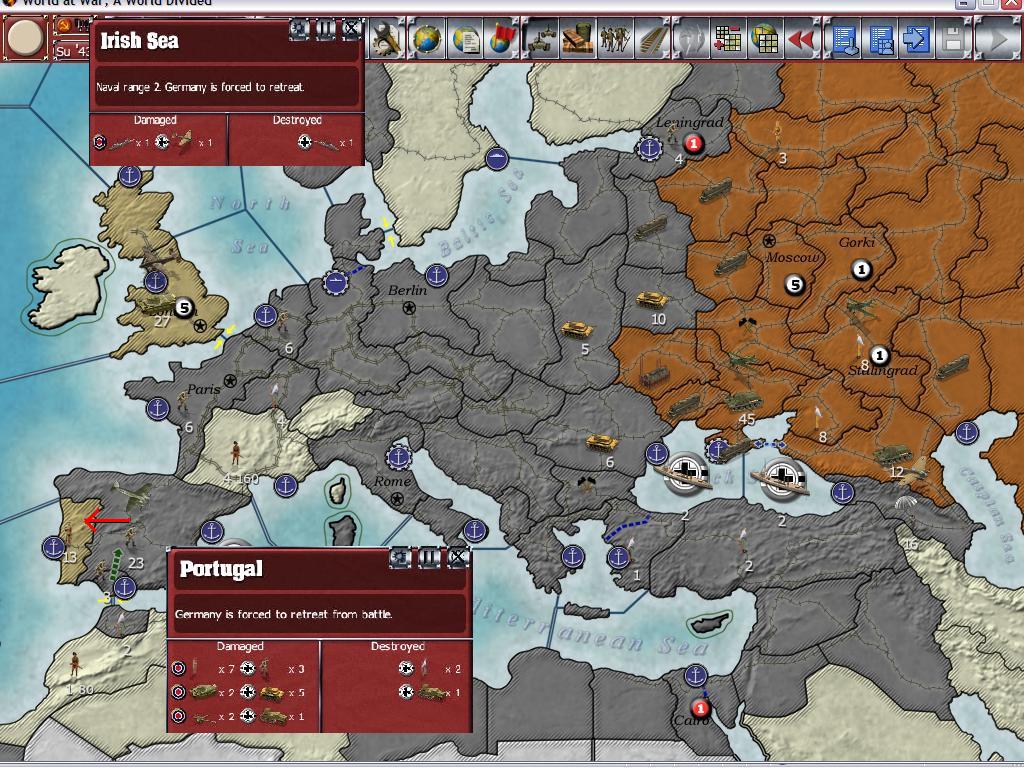1024x768 pixels.
Task: Click the globe with red flag icon
Action: 503,40
